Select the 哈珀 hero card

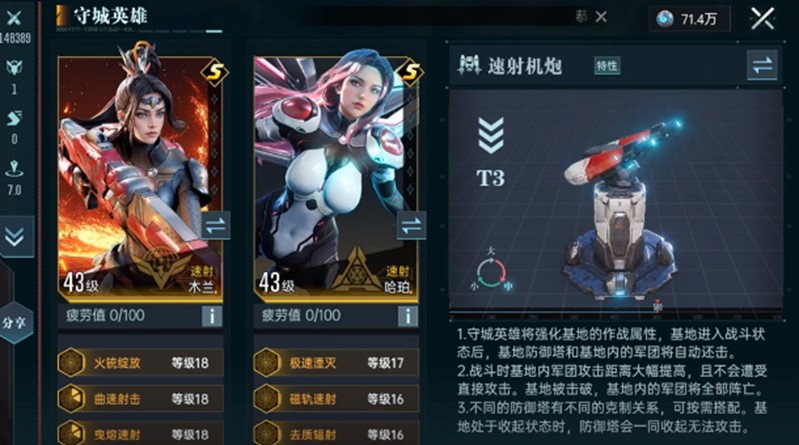[x=336, y=170]
